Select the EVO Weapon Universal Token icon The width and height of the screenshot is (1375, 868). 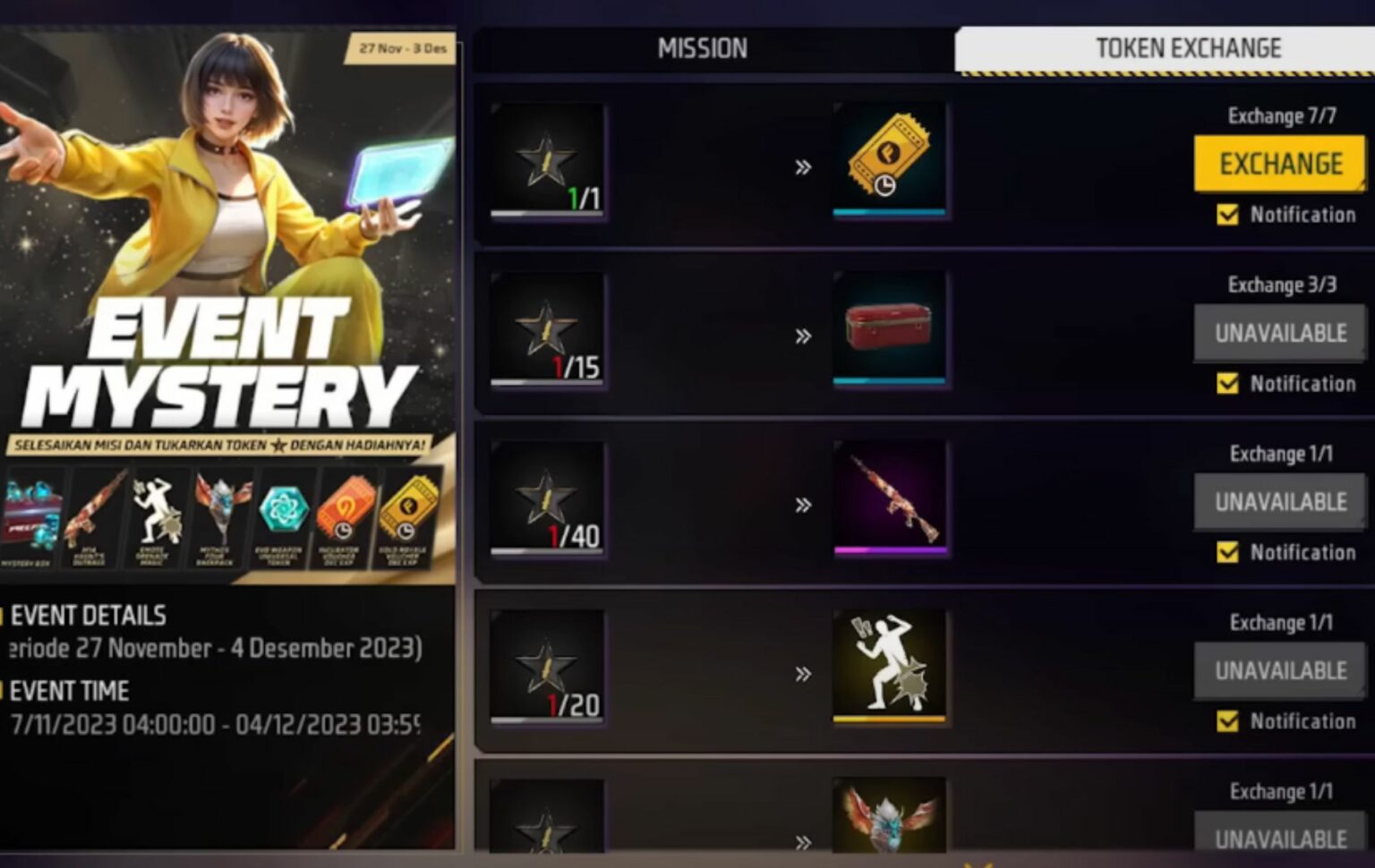pos(284,510)
